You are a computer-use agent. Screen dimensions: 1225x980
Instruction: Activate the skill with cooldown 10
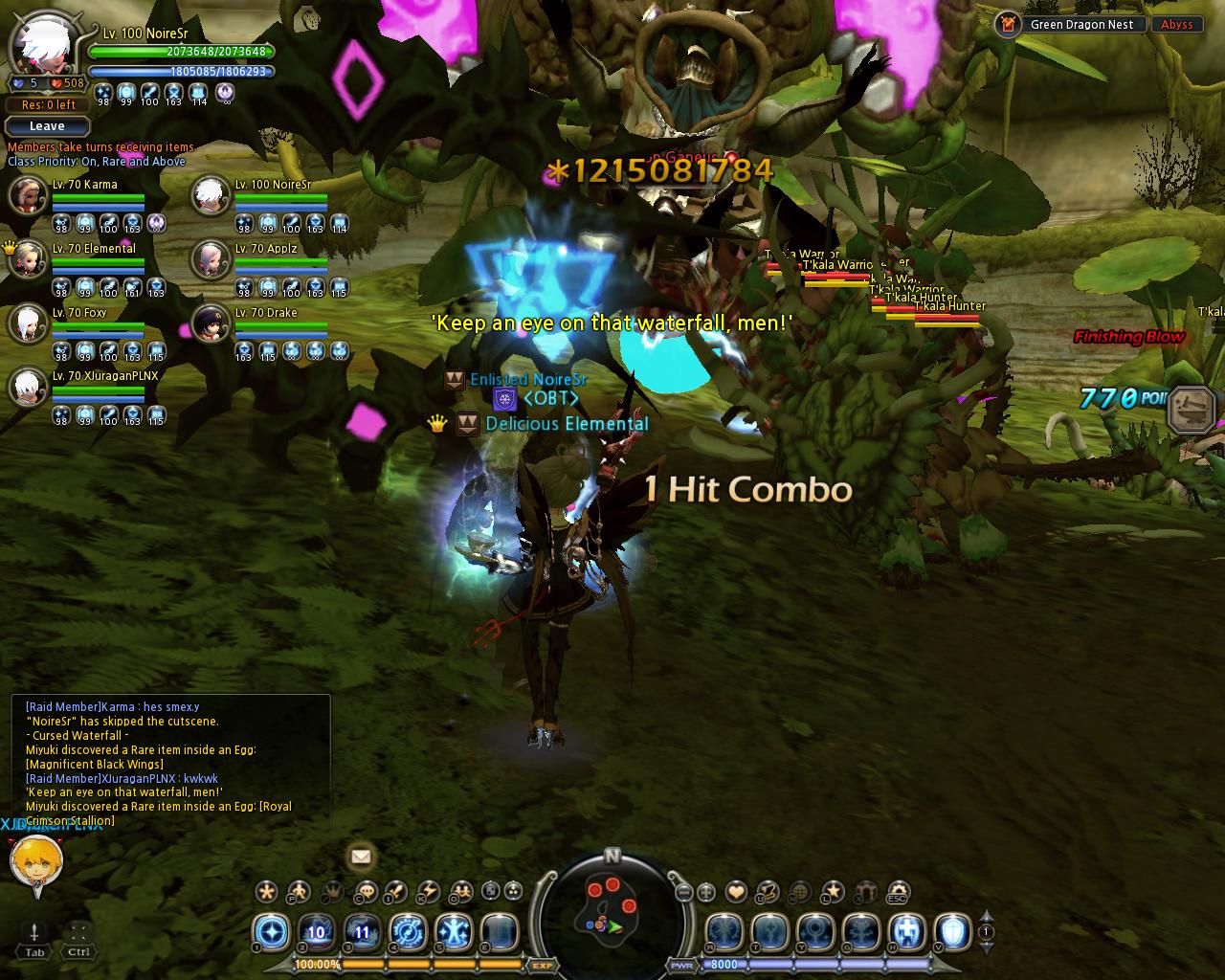tap(317, 931)
